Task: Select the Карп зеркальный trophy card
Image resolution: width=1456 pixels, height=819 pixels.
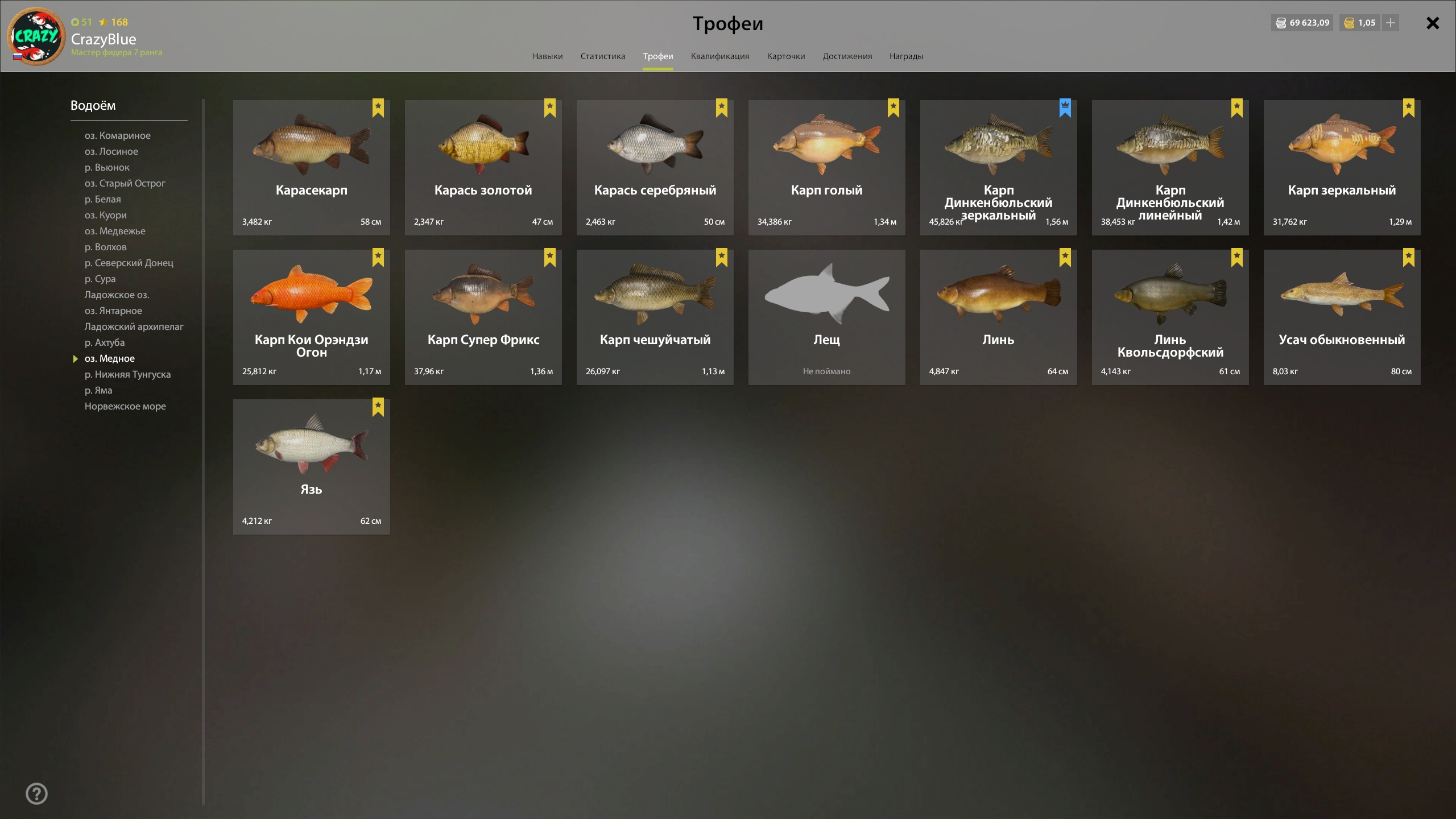Action: [1342, 168]
